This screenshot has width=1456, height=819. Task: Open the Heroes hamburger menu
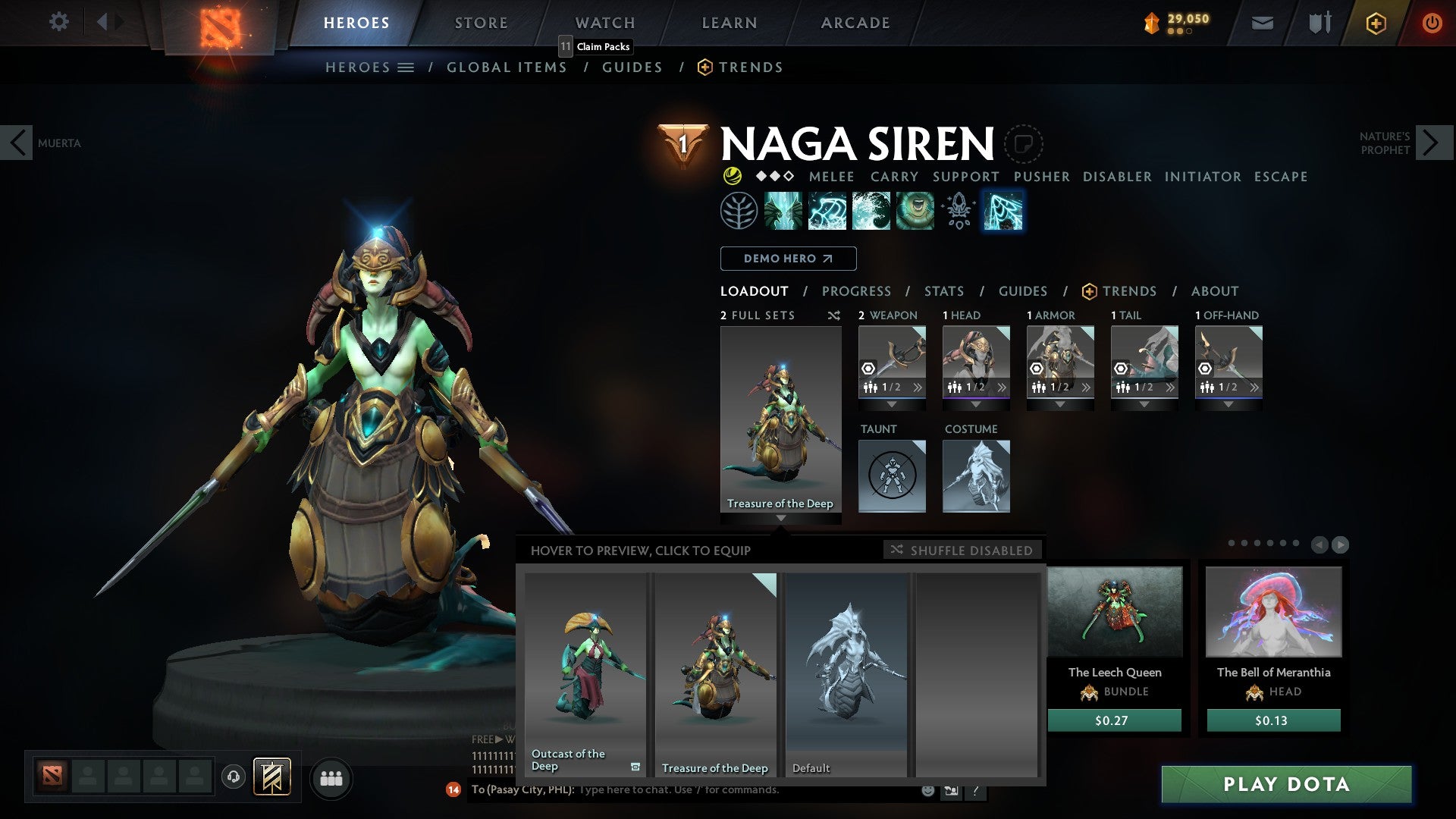coord(406,67)
